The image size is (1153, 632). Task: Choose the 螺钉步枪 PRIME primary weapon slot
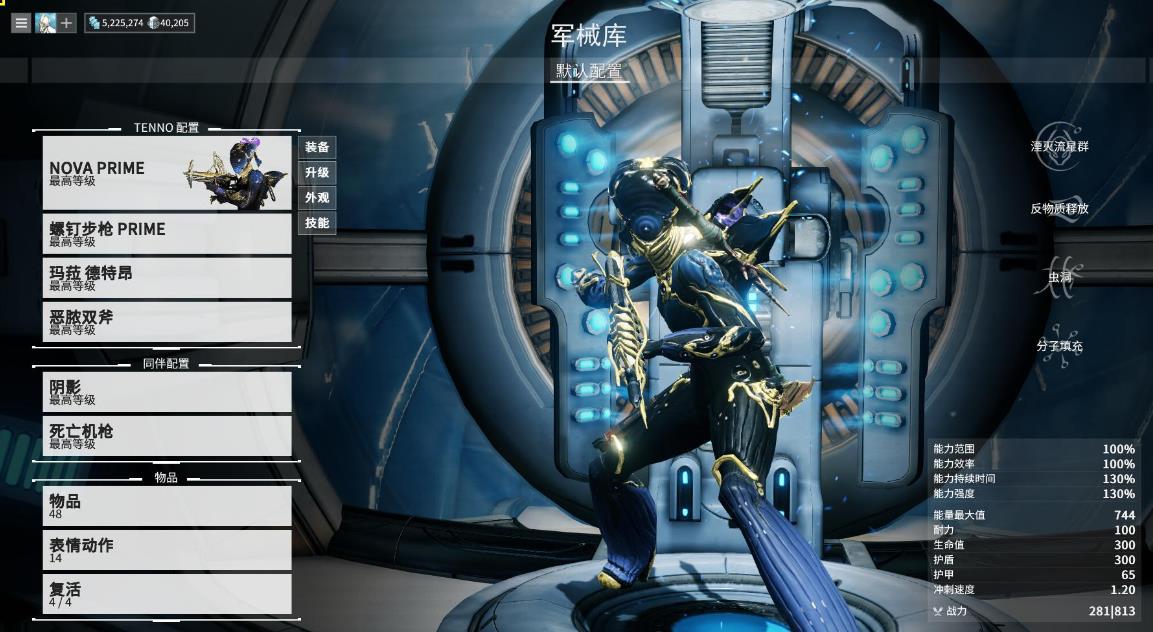tap(166, 233)
